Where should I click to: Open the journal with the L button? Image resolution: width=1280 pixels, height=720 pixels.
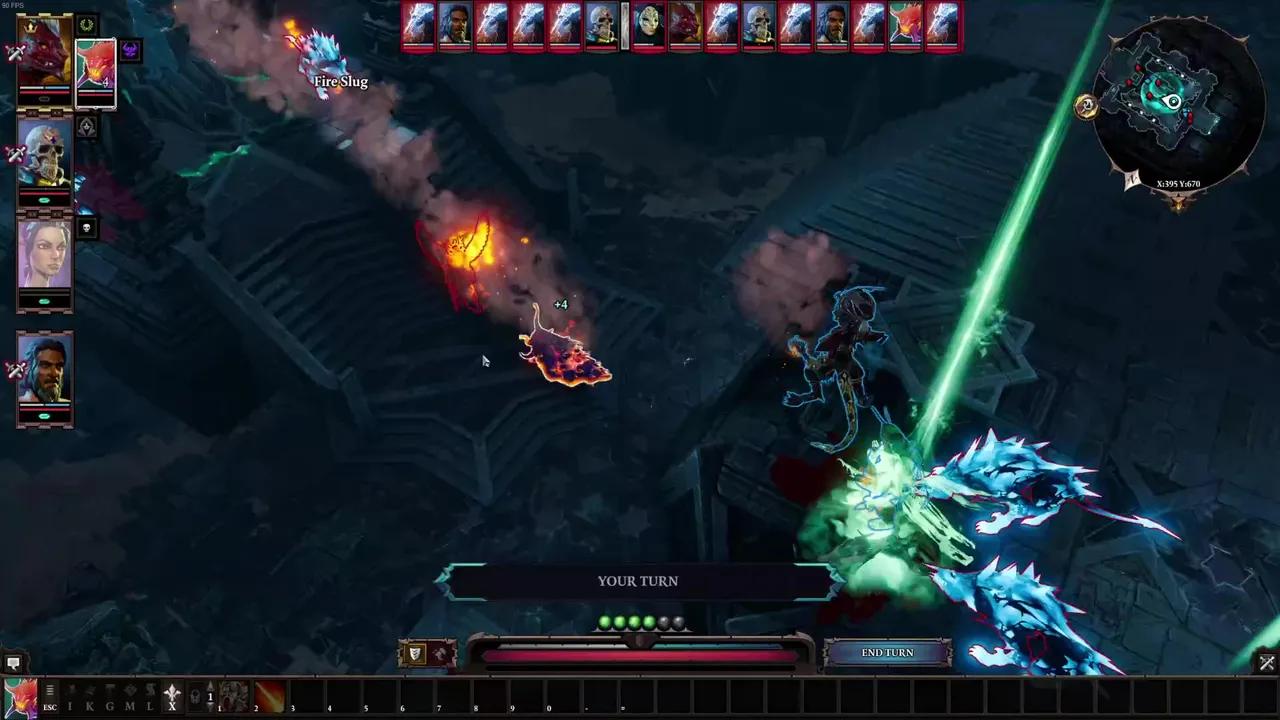coord(149,697)
